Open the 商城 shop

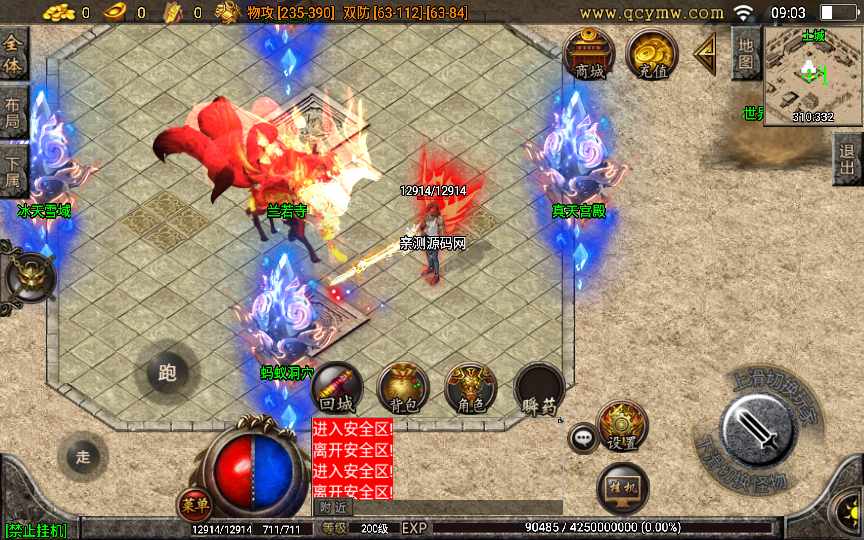[x=589, y=54]
